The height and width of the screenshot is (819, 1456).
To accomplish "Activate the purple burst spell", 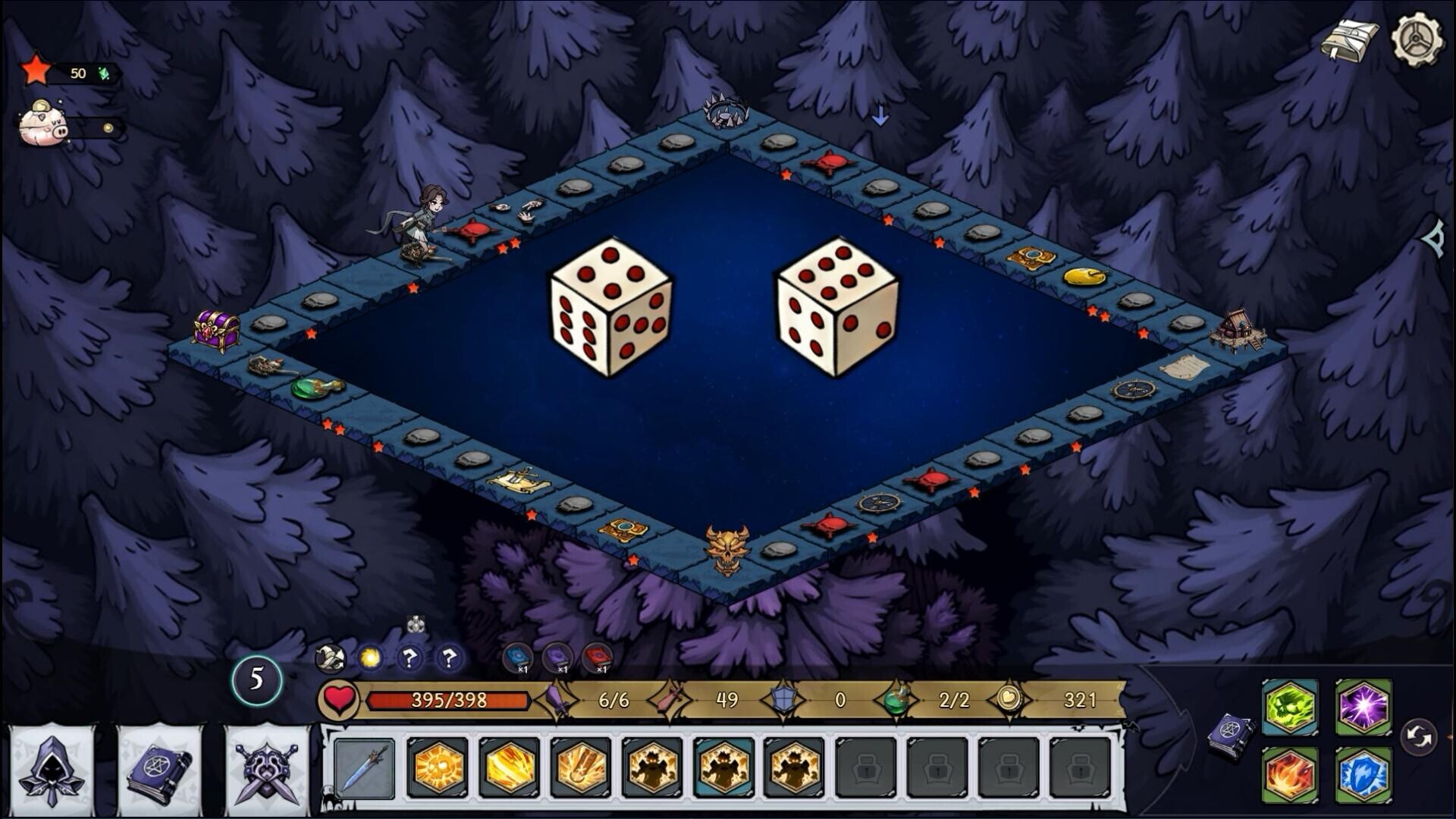I will [1363, 708].
